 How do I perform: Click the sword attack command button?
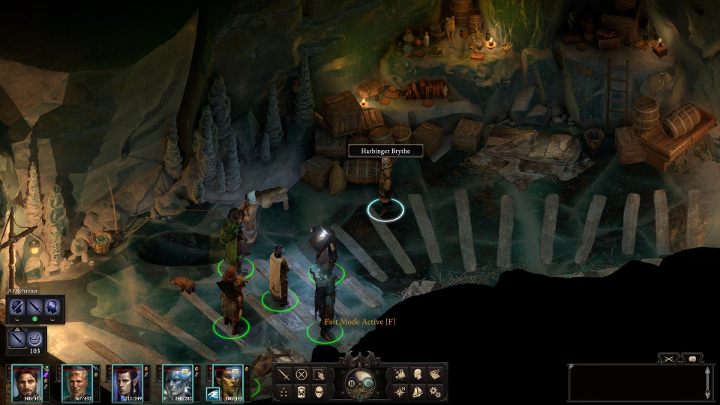284,374
